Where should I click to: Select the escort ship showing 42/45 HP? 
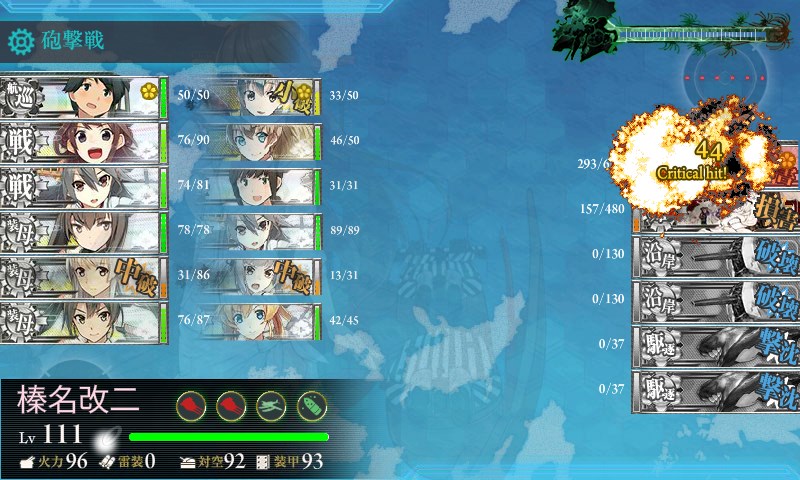268,322
